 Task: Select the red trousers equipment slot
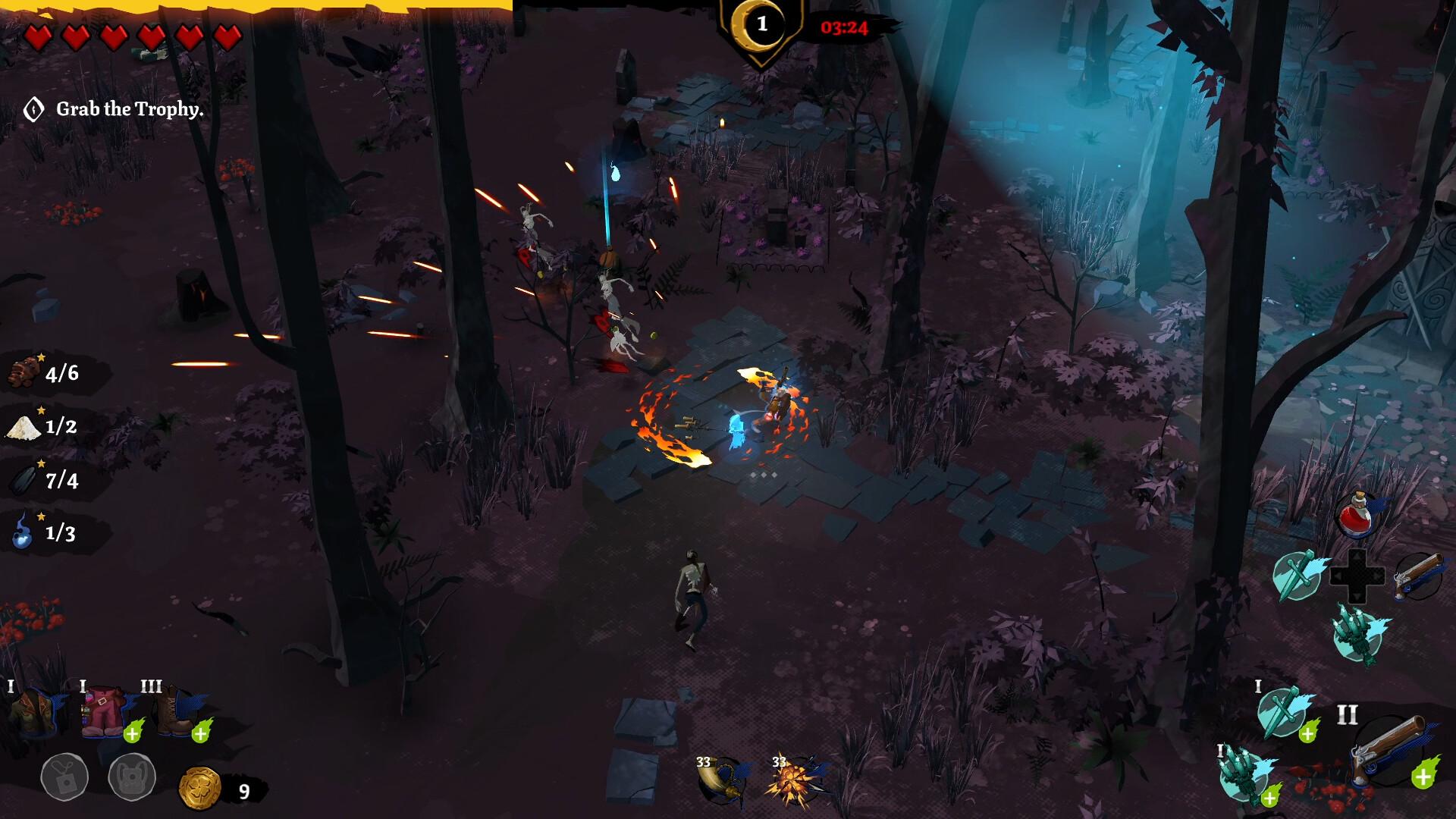click(x=104, y=711)
